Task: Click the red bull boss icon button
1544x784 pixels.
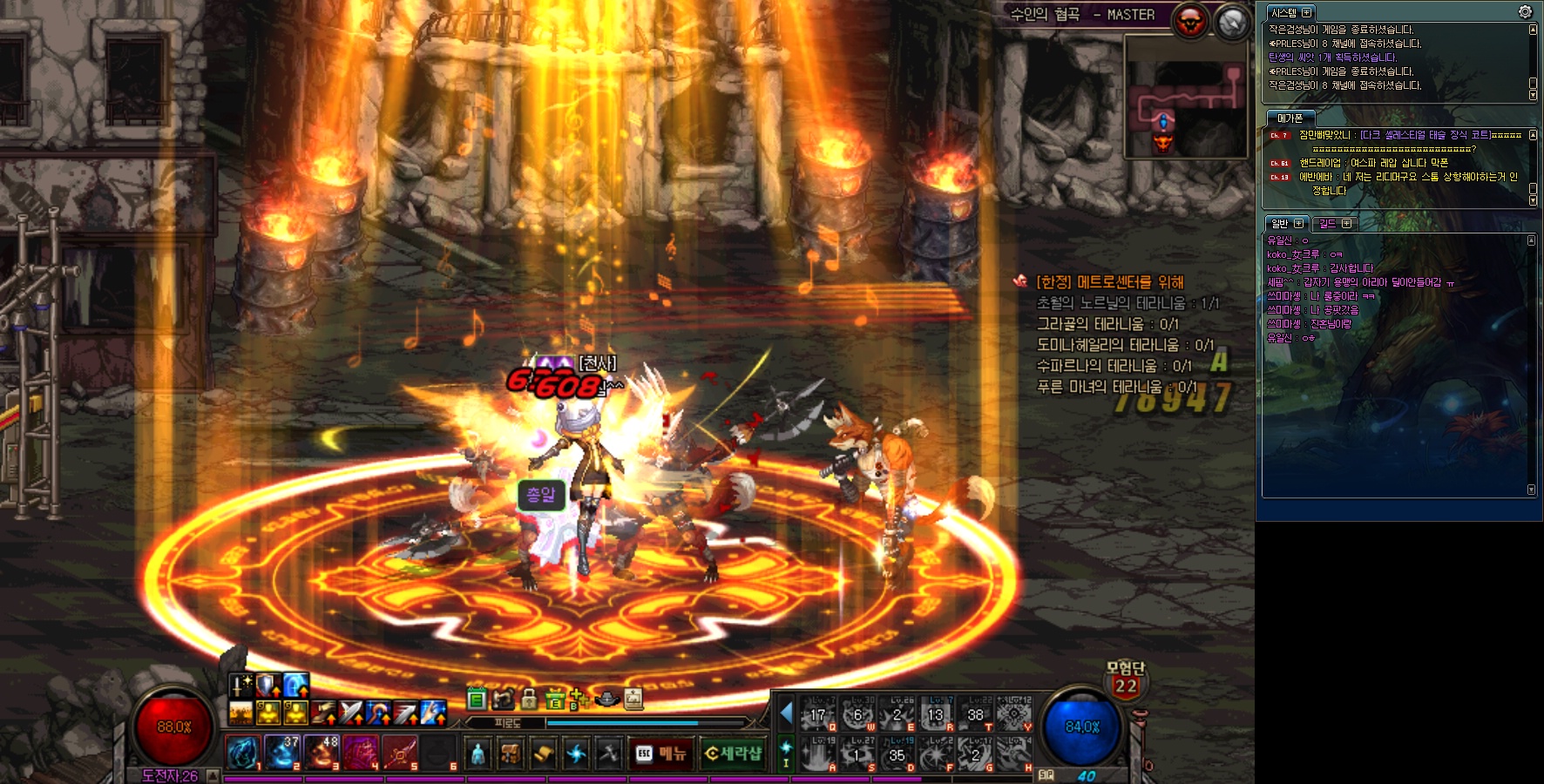Action: click(x=1190, y=22)
